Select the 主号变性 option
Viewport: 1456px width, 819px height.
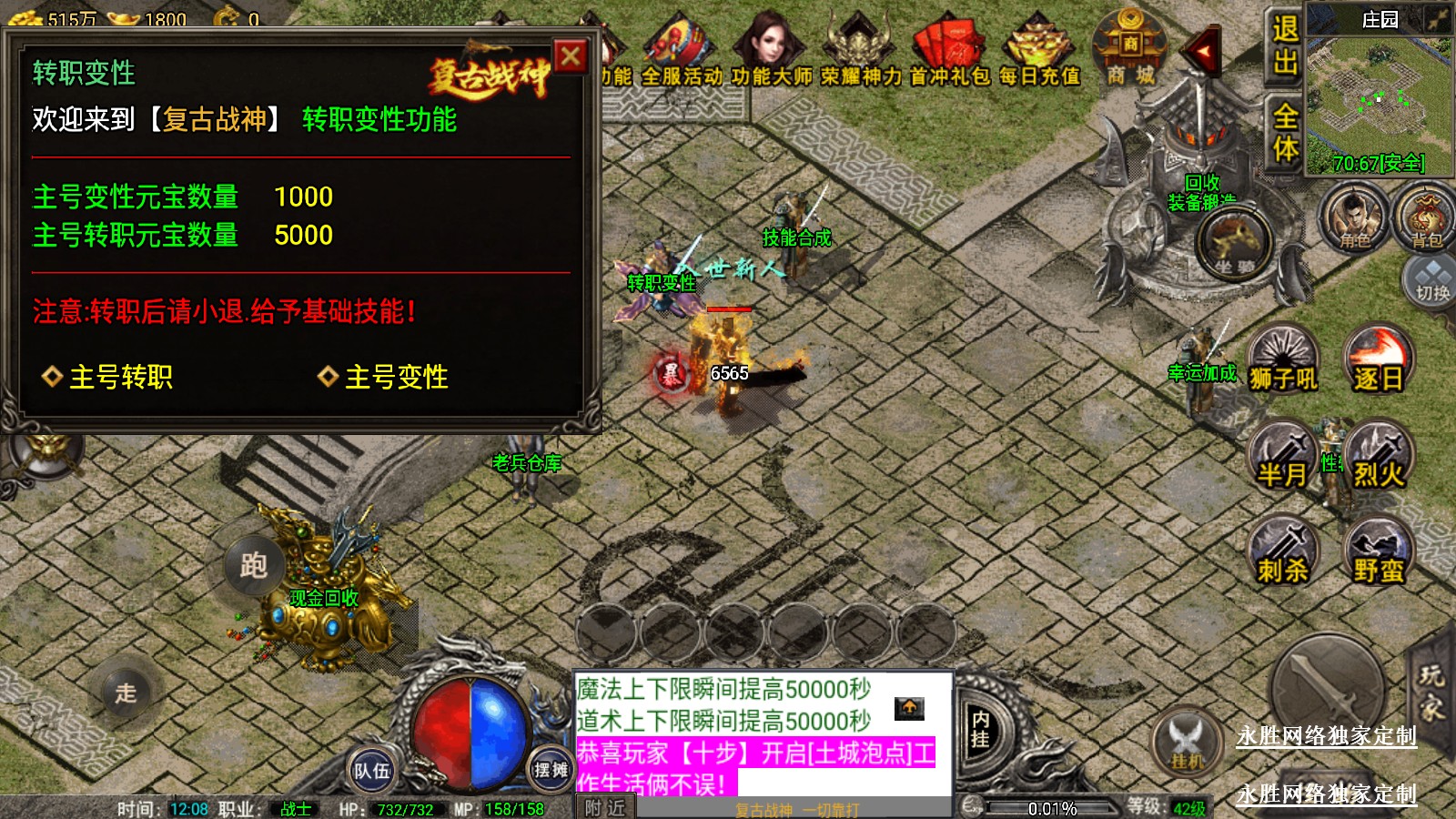[383, 377]
